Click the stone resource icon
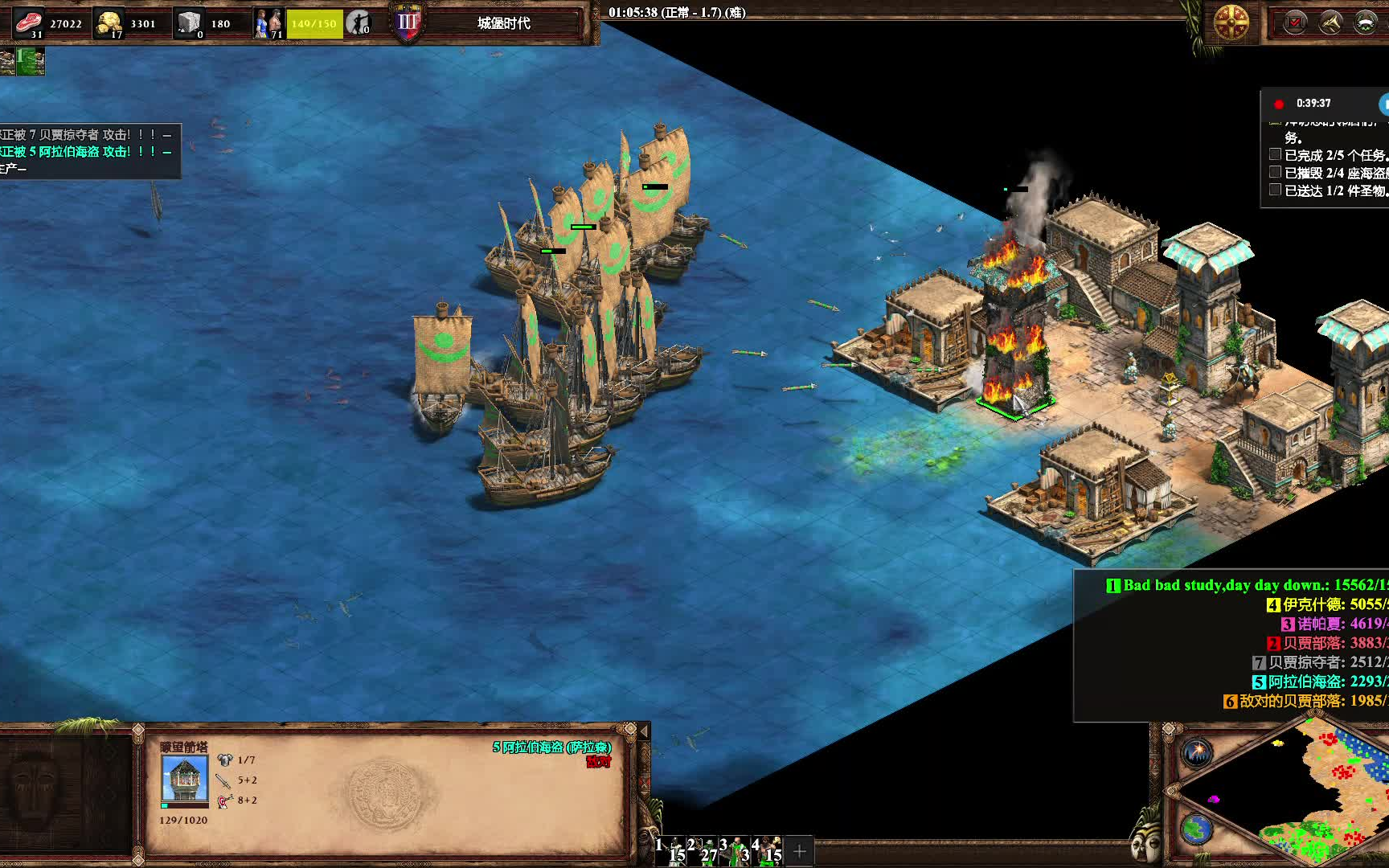The width and height of the screenshot is (1389, 868). [x=190, y=23]
